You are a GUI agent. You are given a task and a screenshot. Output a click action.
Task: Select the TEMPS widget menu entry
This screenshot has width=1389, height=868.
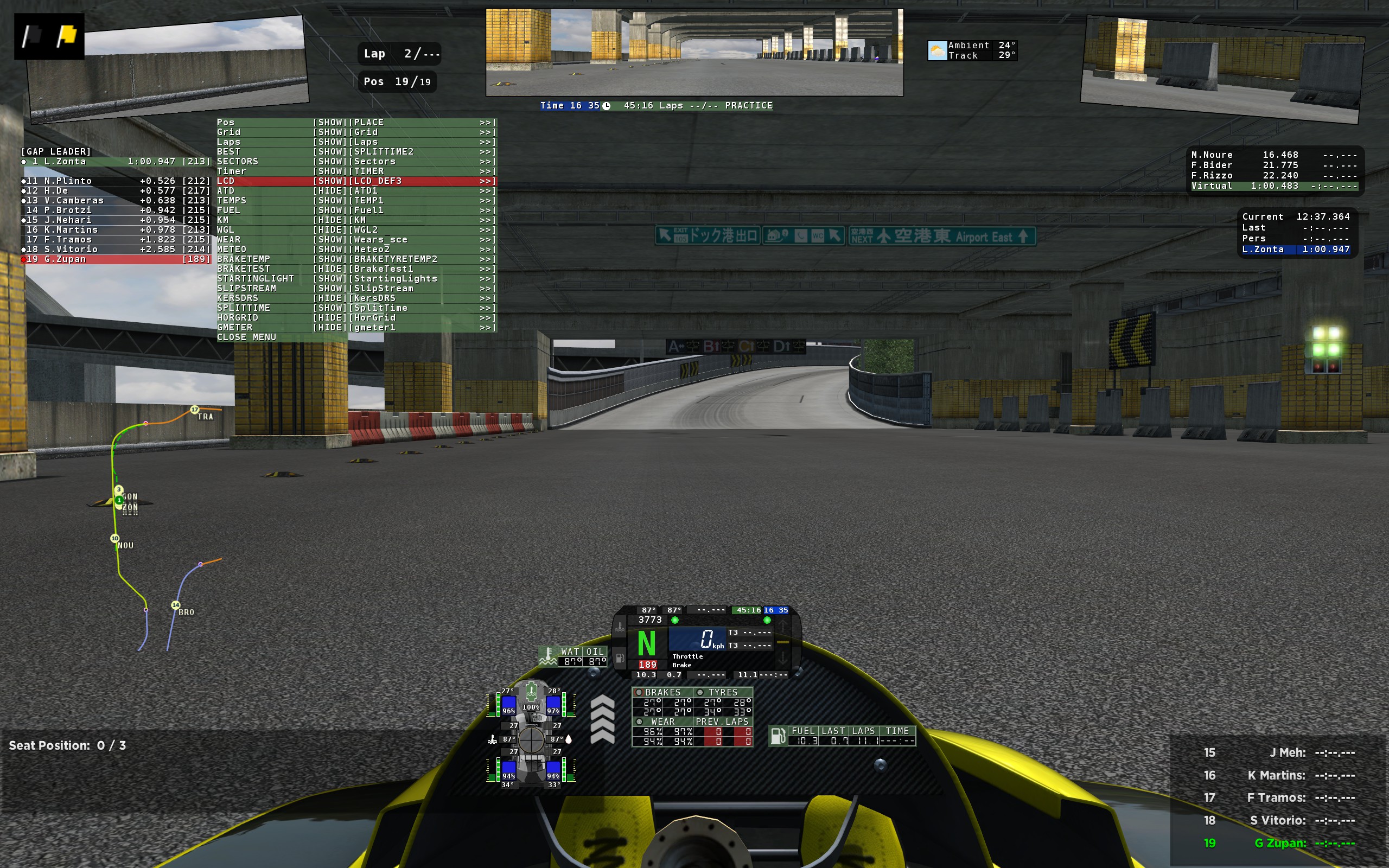[x=356, y=200]
